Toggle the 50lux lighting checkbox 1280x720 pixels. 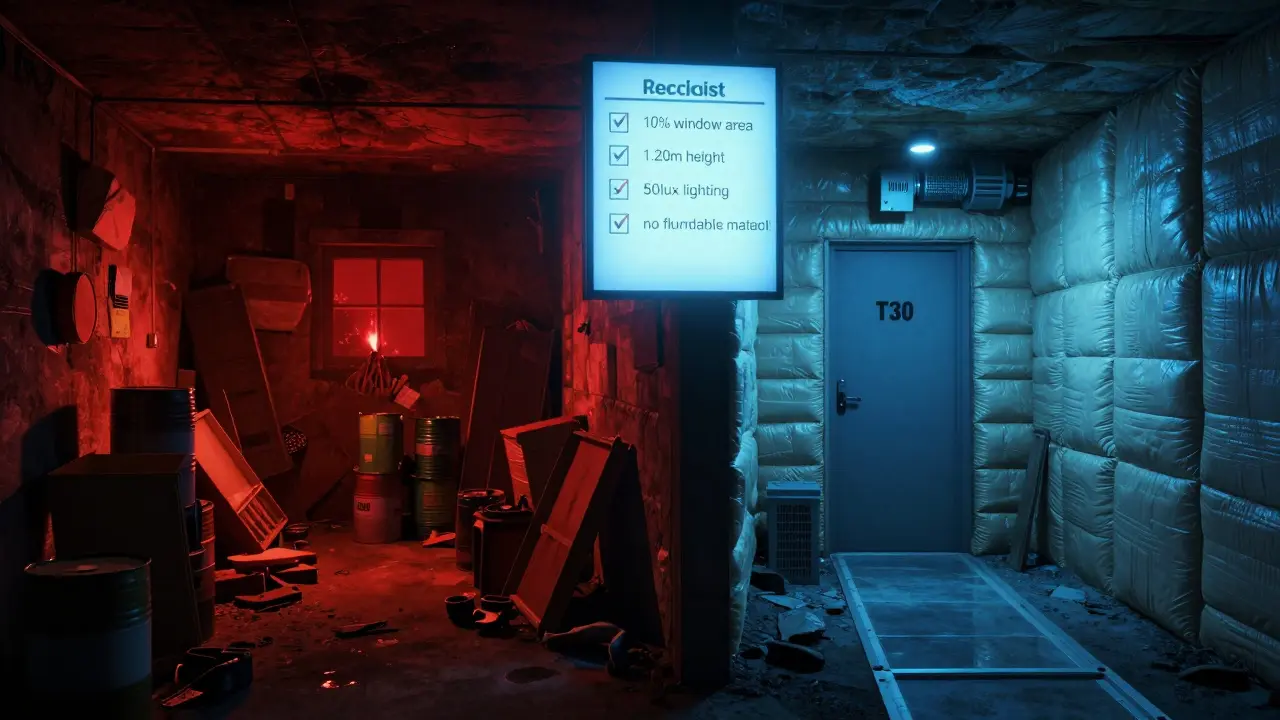click(x=619, y=188)
